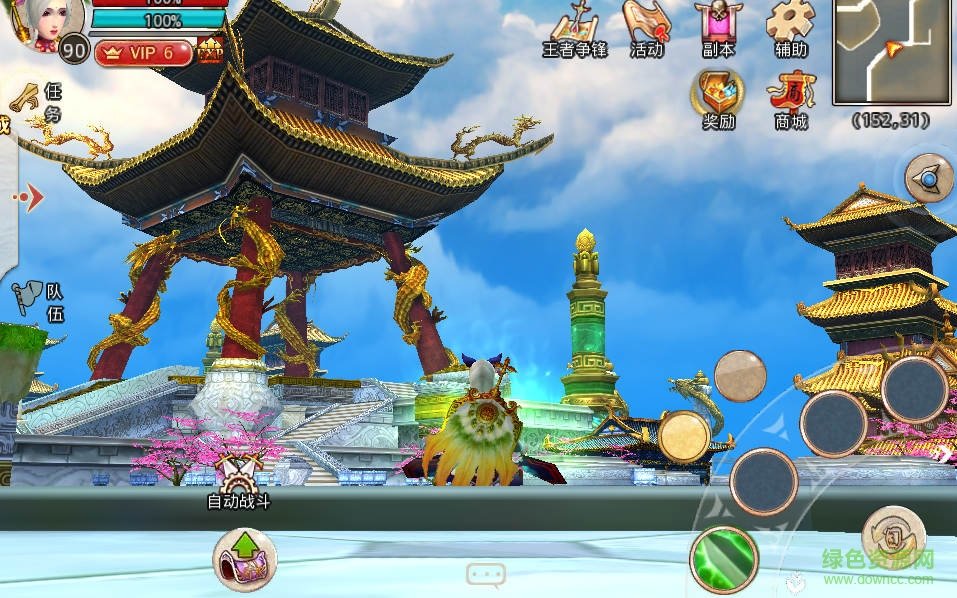
Task: Claim rewards from the 奖励 chest
Action: pyautogui.click(x=717, y=99)
